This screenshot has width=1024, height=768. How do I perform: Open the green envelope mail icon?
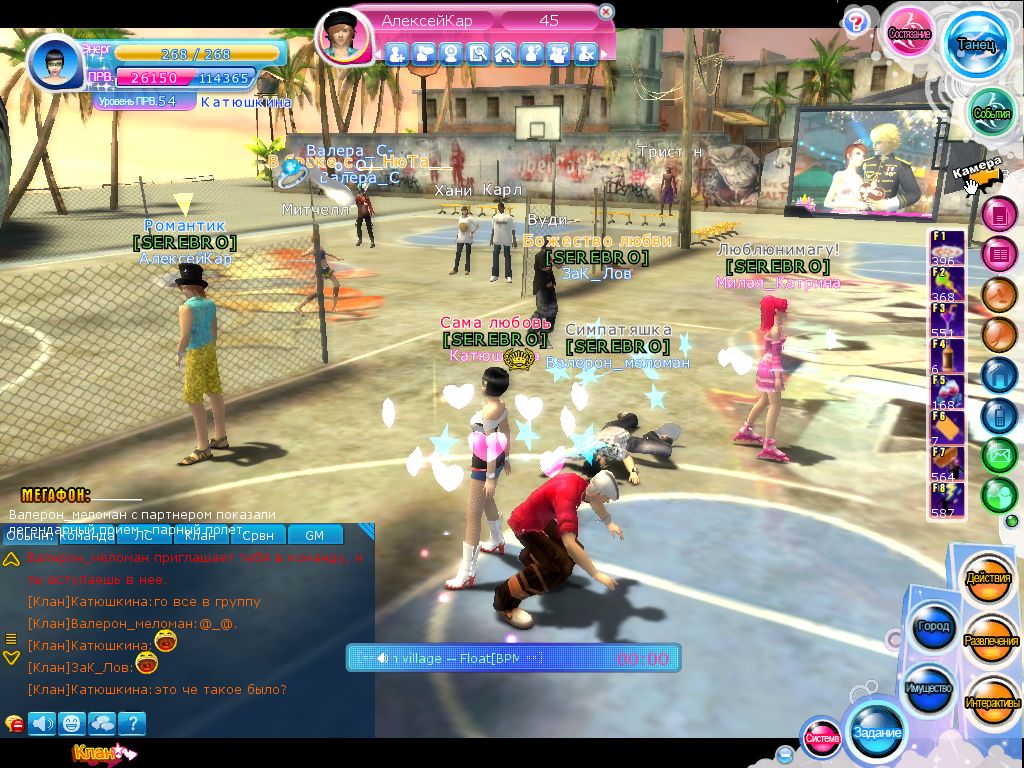999,455
